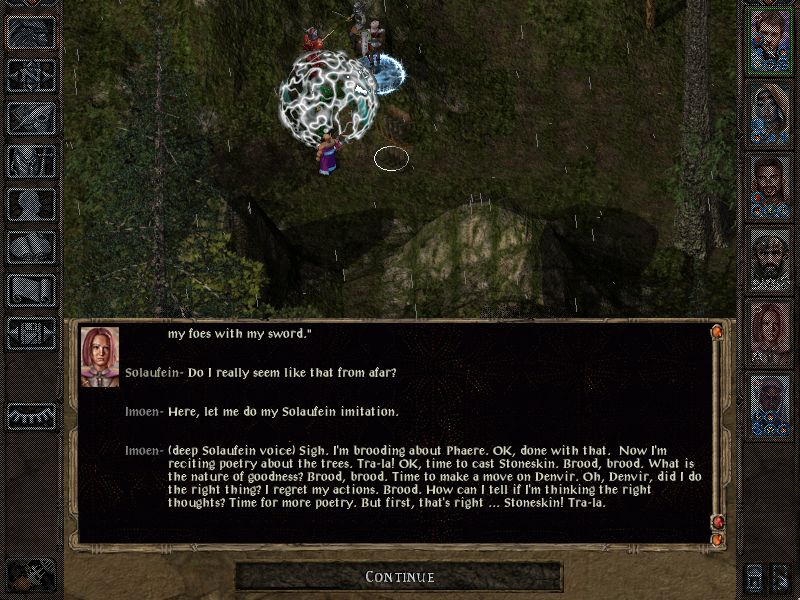
Task: Click the bottom-left corner sidebar icon
Action: [29, 574]
